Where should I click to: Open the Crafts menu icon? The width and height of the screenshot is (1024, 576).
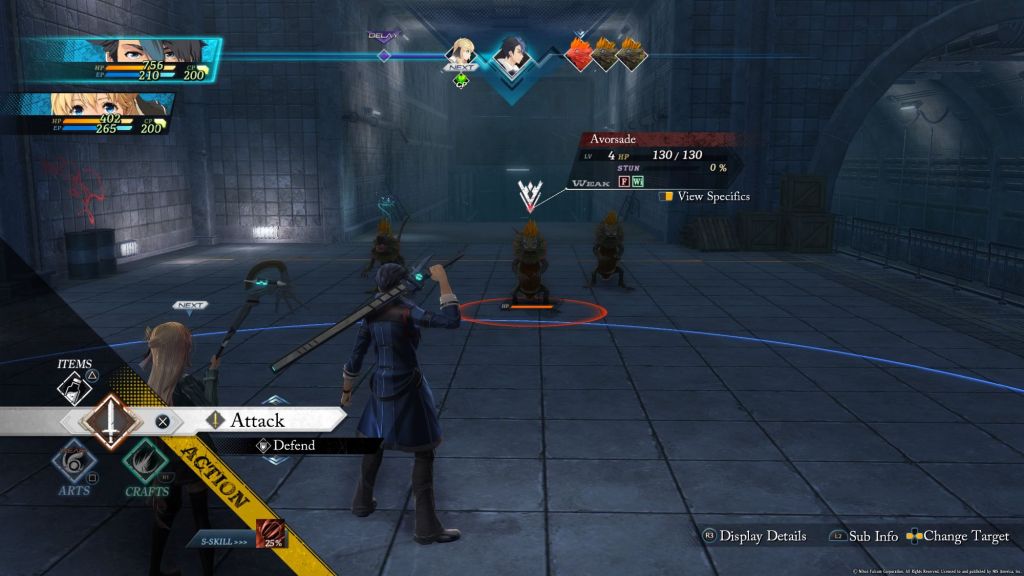pyautogui.click(x=146, y=463)
